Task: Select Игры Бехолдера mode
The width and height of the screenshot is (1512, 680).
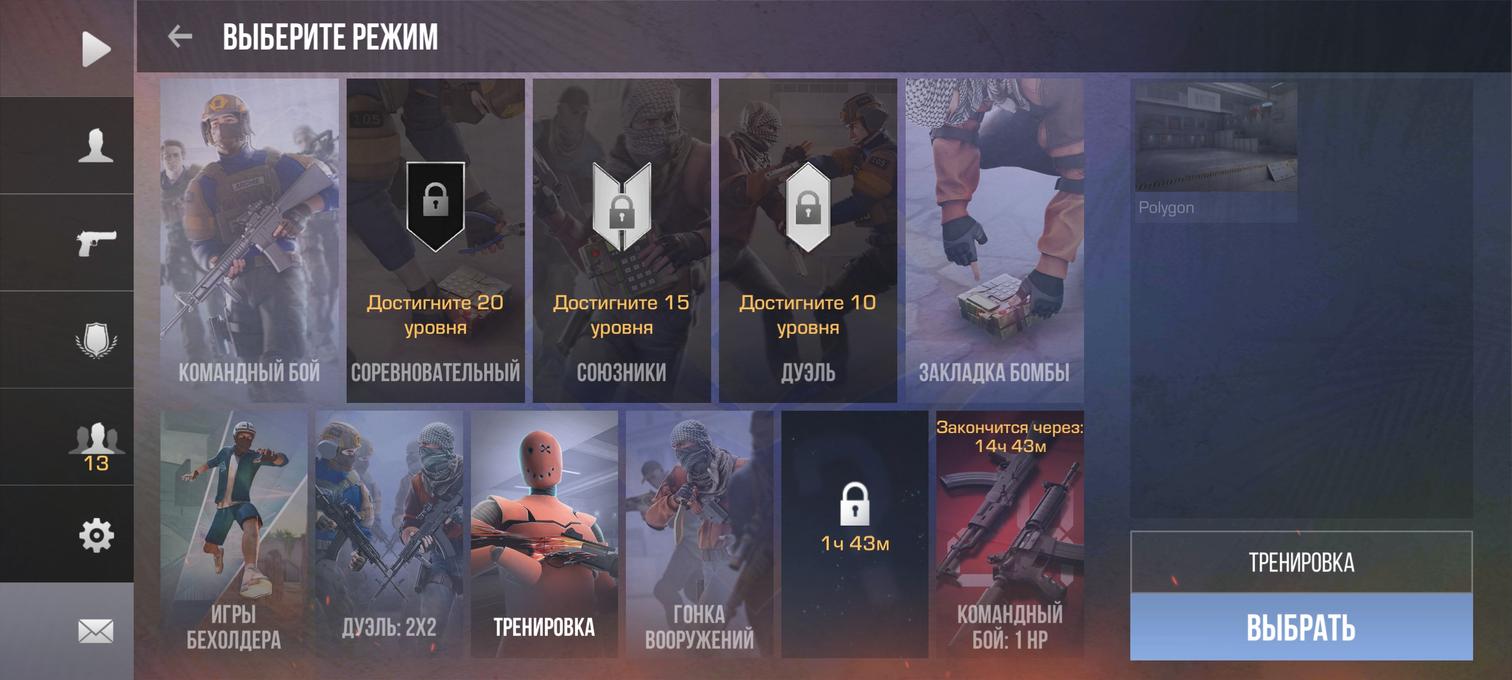Action: (234, 534)
